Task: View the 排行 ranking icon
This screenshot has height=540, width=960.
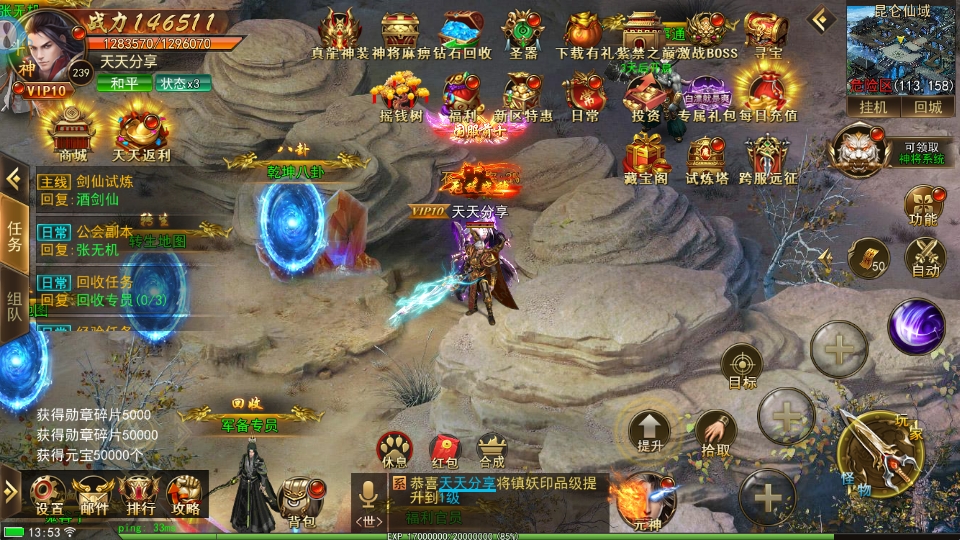Action: [139, 493]
